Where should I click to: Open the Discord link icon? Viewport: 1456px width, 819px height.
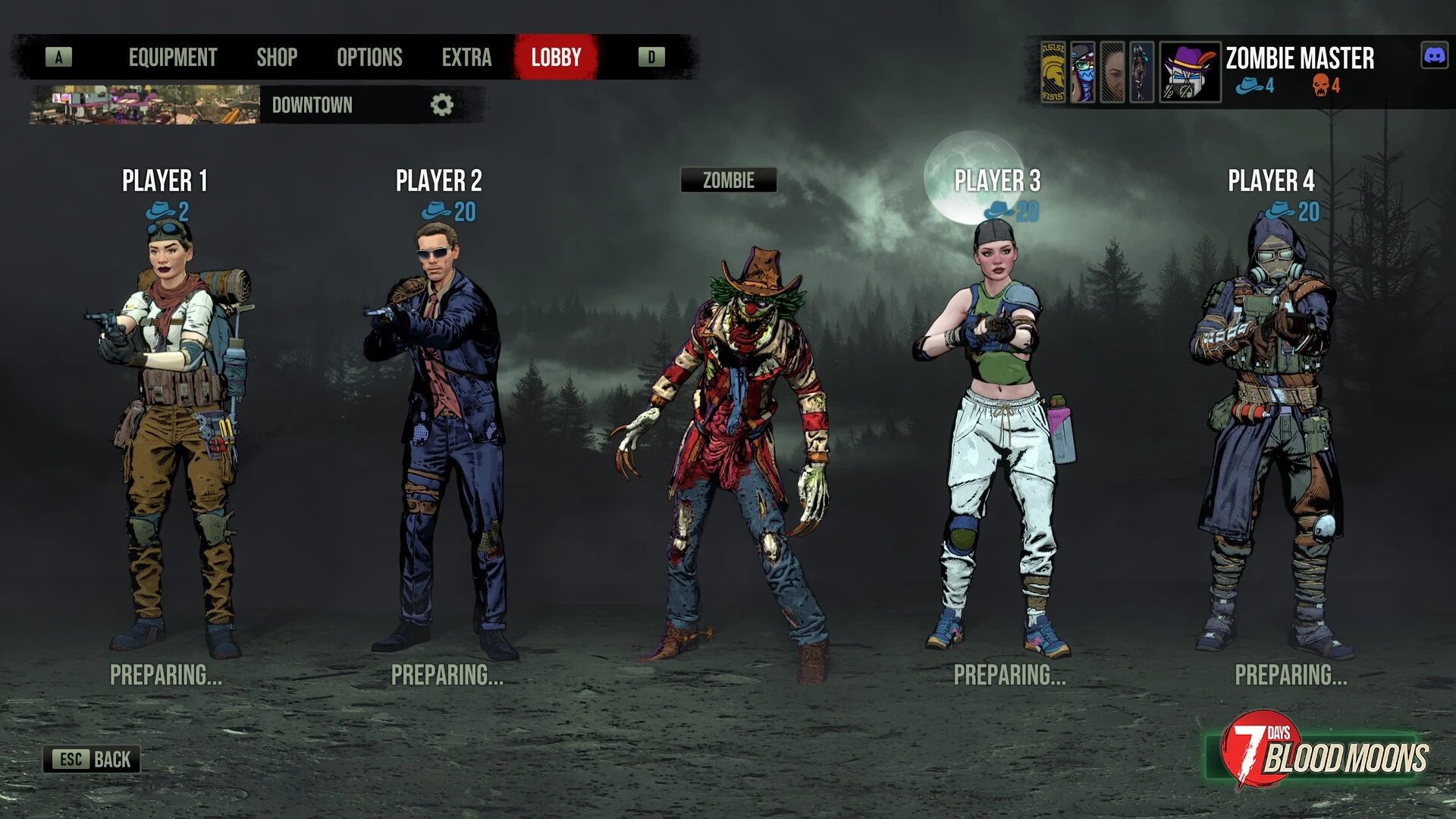click(x=1433, y=56)
